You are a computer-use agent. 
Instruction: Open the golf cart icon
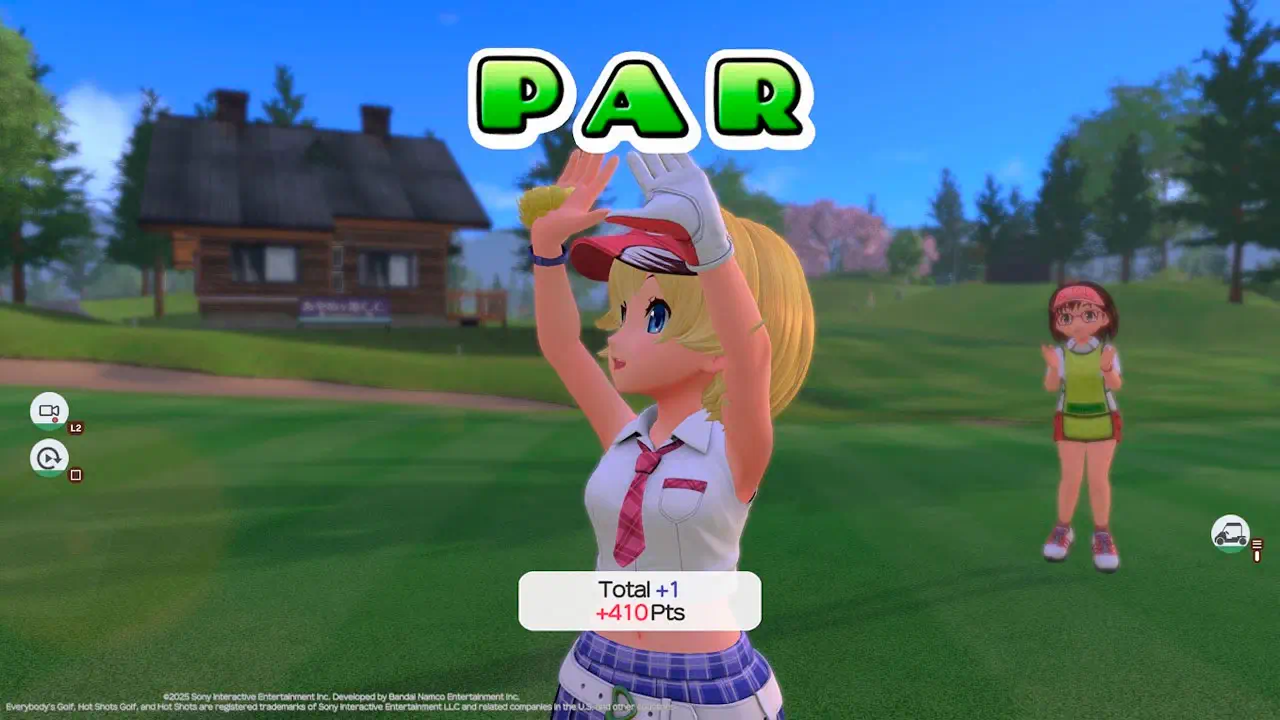pyautogui.click(x=1230, y=533)
